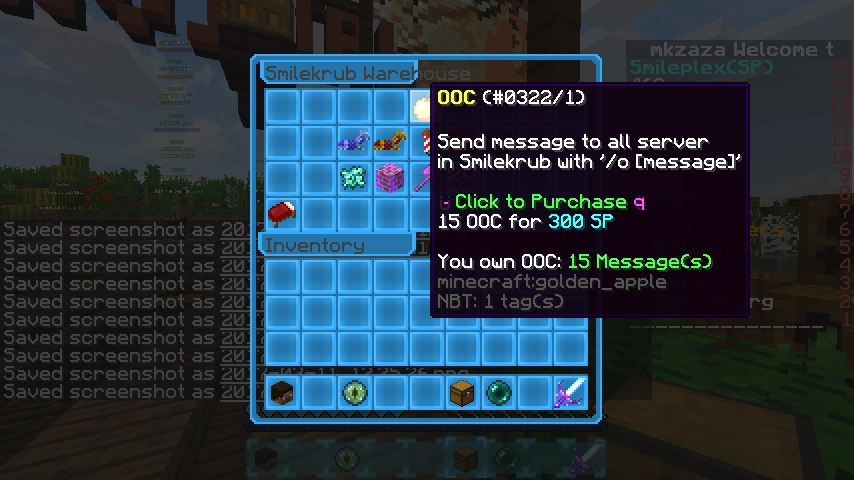Screen dimensions: 854x480
Task: Select the eye of ender slot
Action: [354, 391]
